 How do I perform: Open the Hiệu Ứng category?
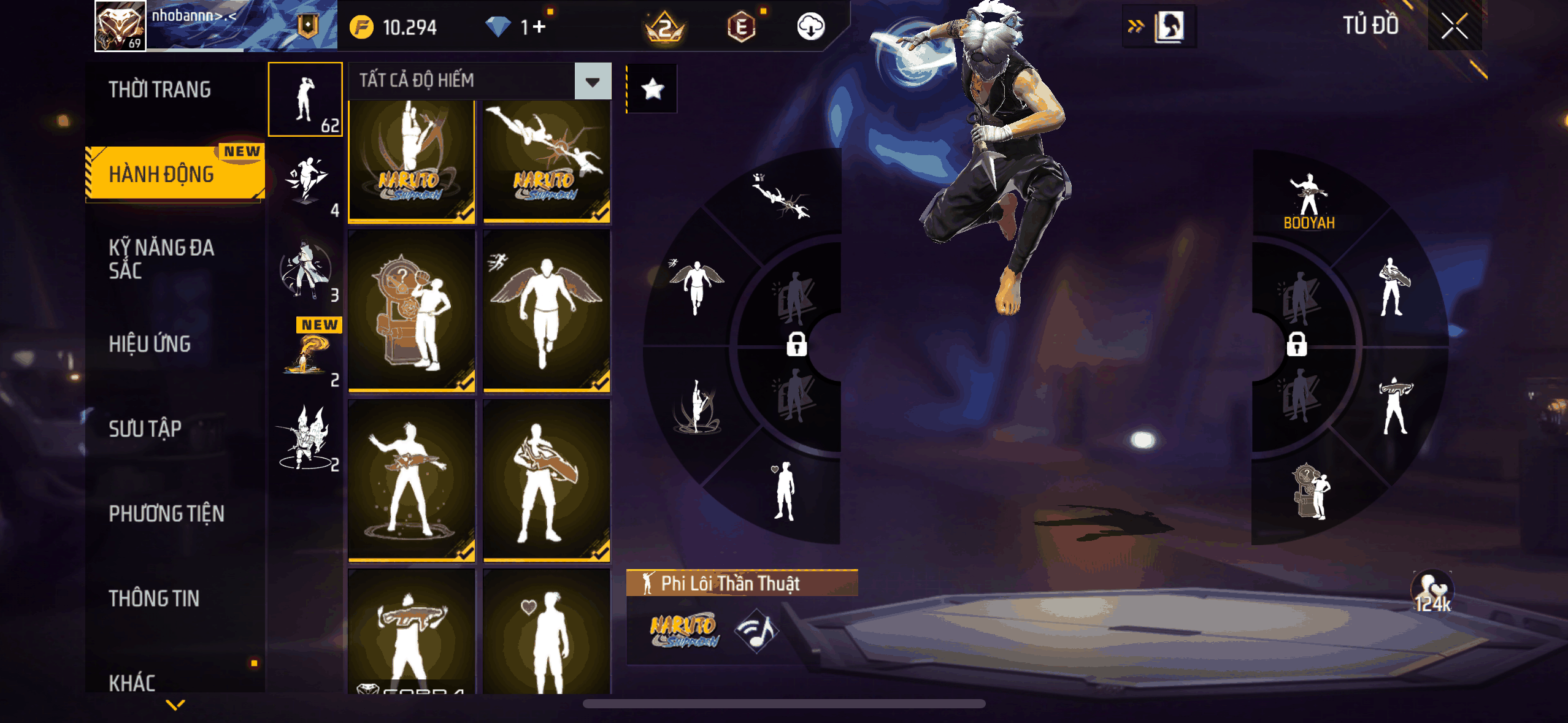pos(150,344)
